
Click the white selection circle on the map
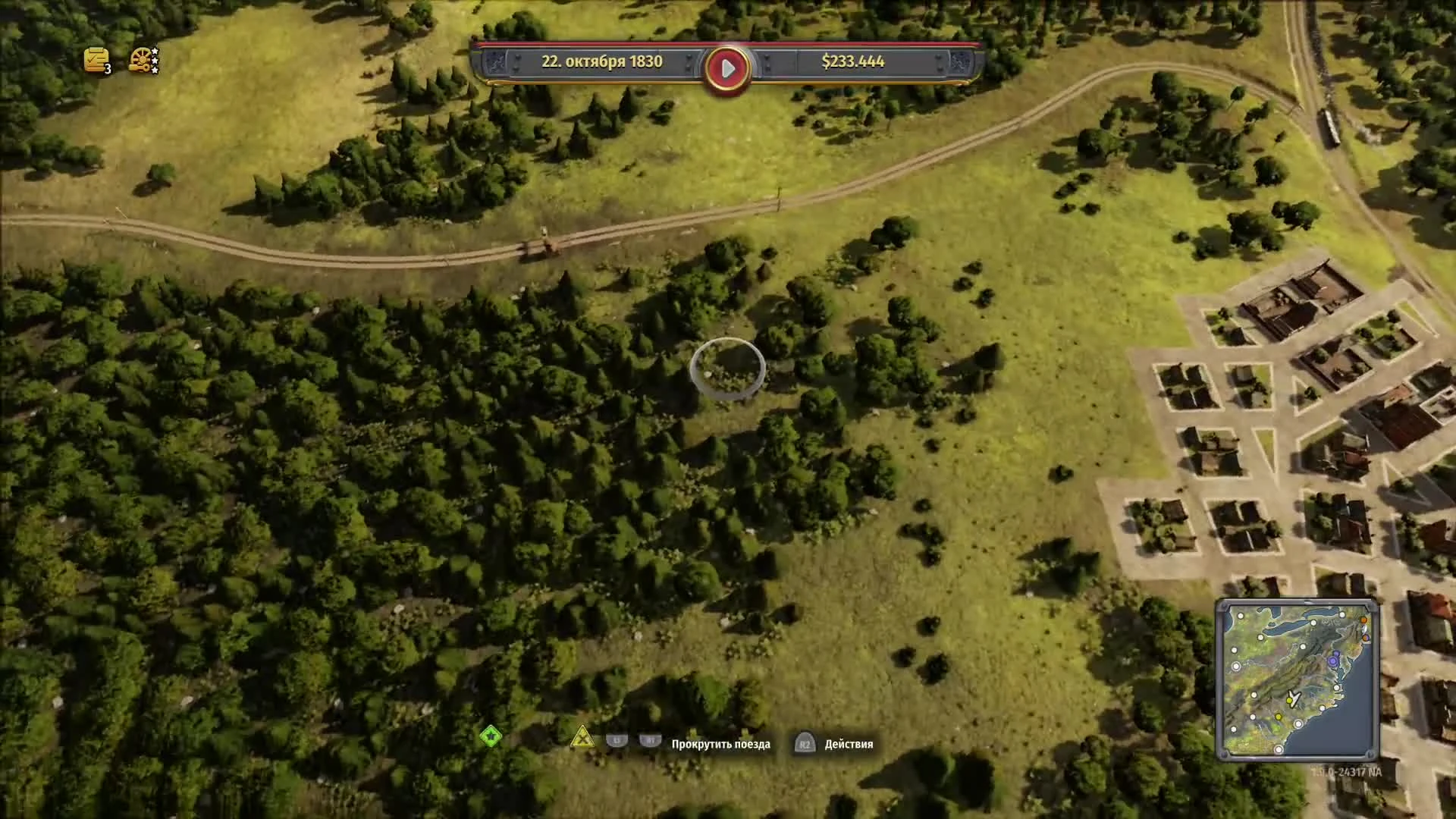tap(726, 367)
